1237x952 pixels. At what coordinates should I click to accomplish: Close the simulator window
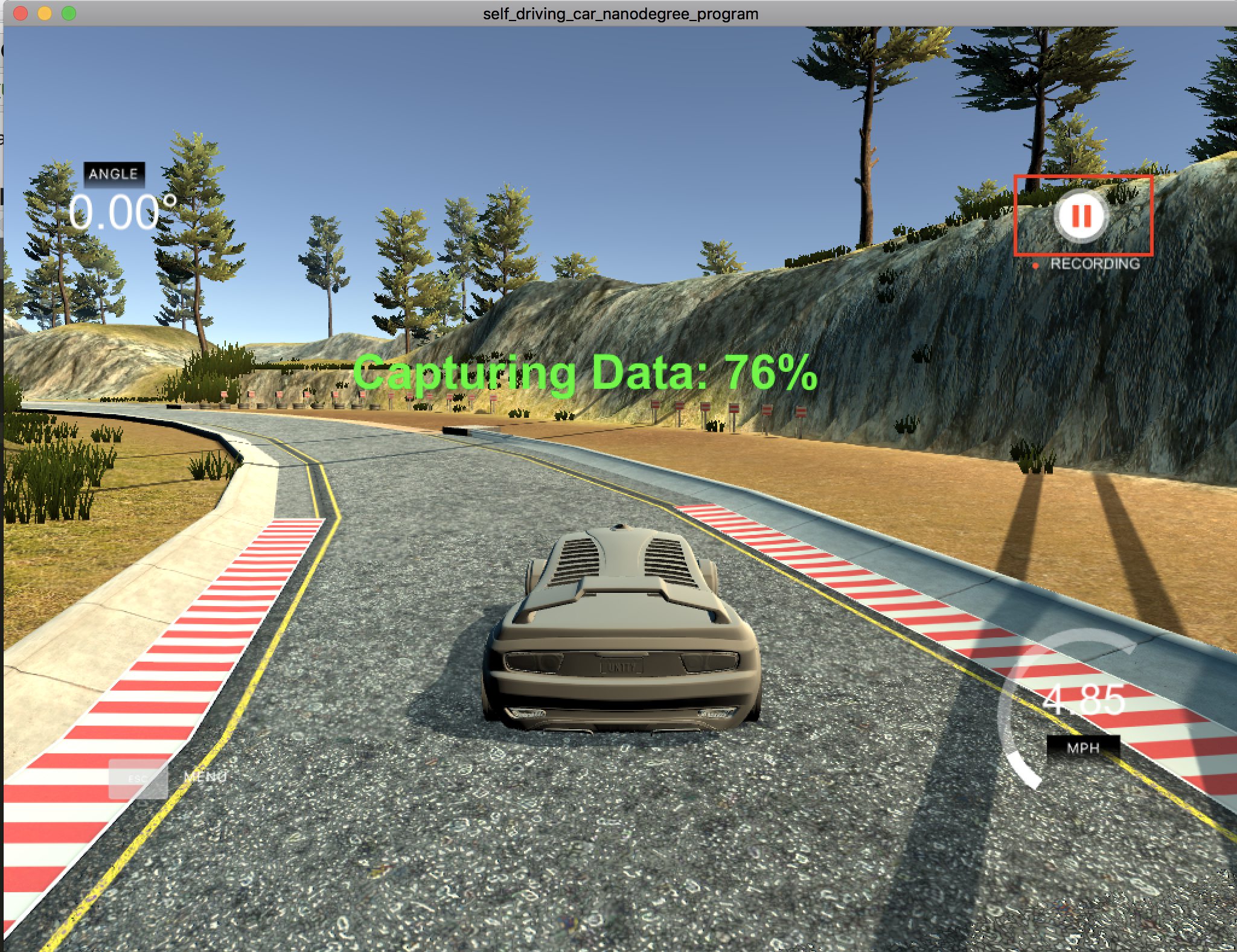click(x=21, y=13)
